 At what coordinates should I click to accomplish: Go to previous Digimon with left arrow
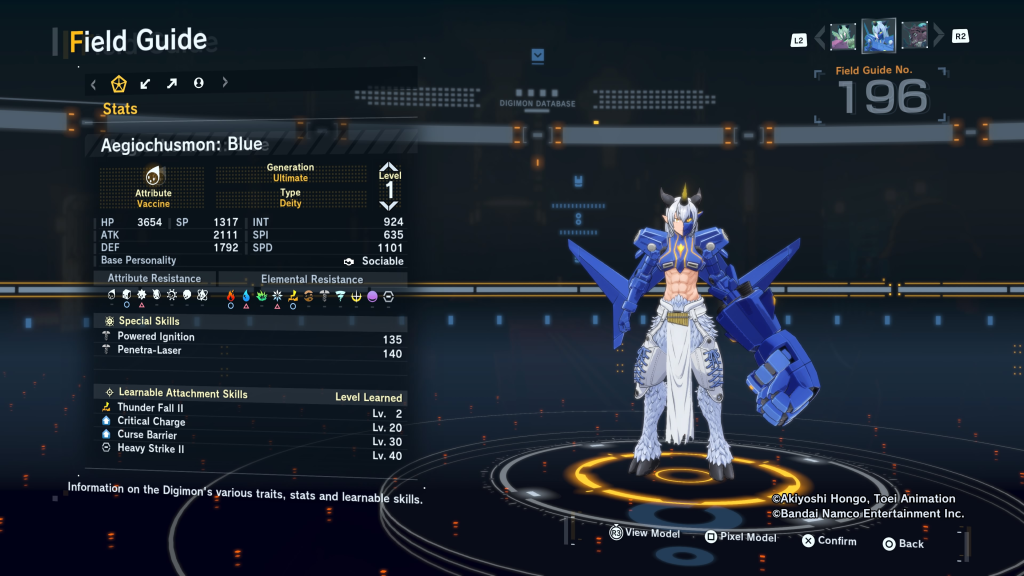click(x=821, y=38)
